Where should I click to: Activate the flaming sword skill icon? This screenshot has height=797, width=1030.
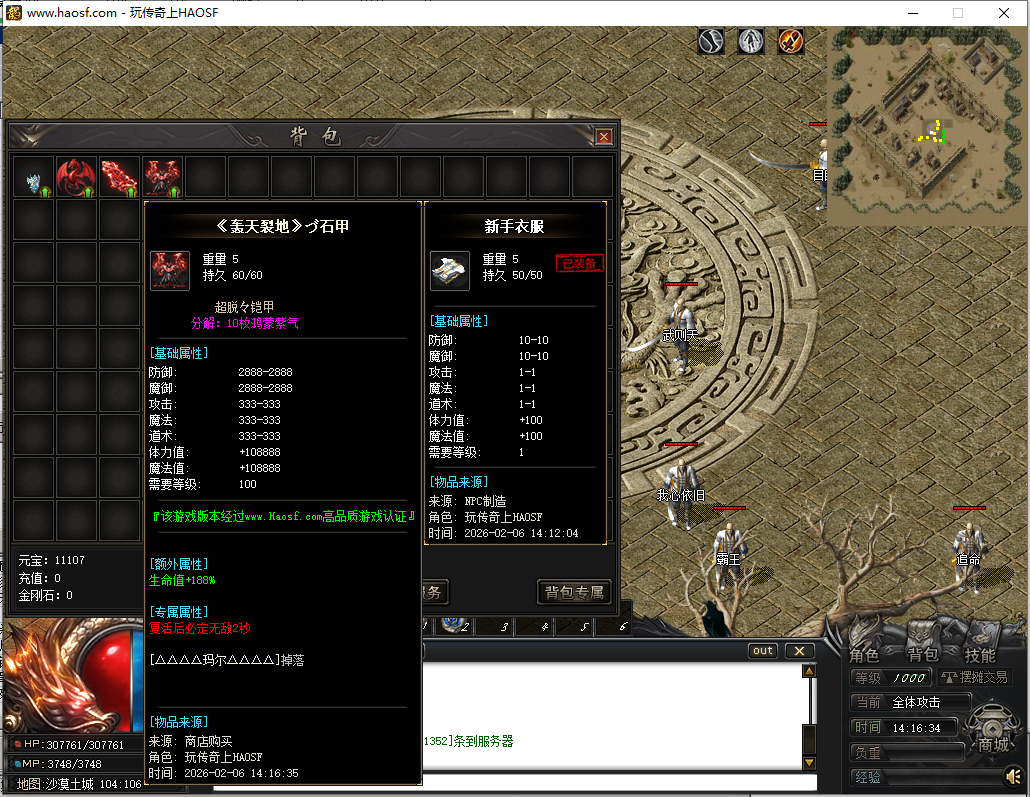[x=791, y=41]
